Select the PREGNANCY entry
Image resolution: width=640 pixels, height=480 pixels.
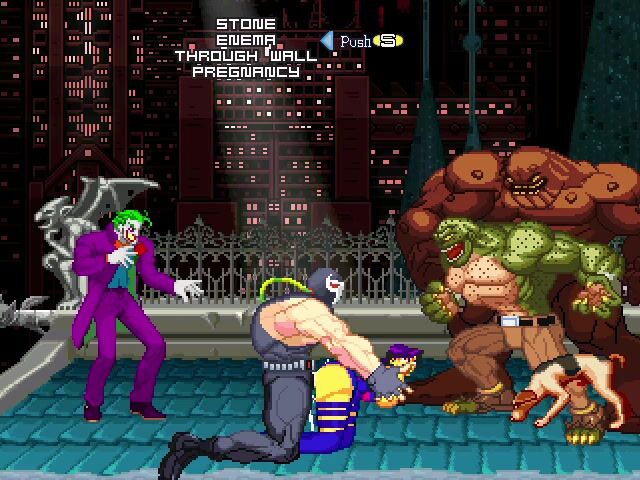point(246,72)
